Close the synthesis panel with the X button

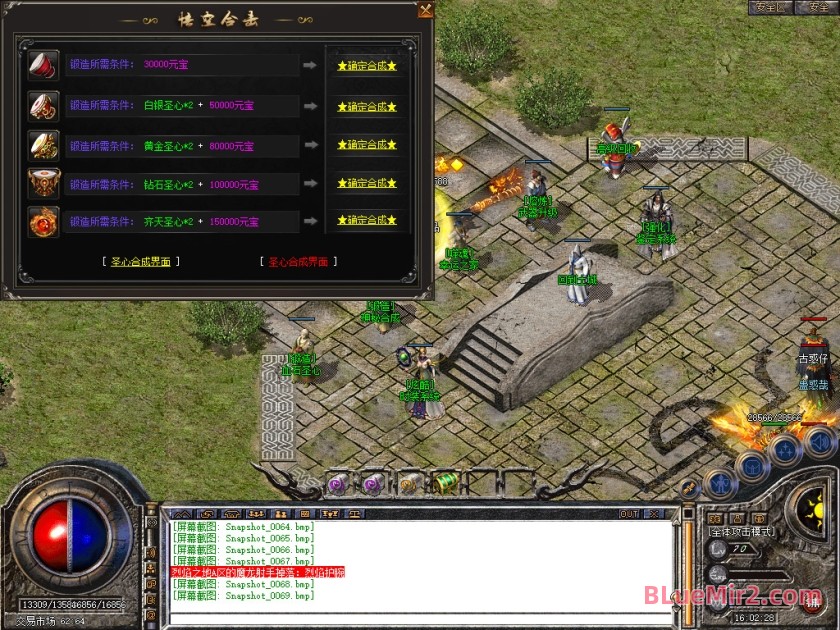pos(426,10)
